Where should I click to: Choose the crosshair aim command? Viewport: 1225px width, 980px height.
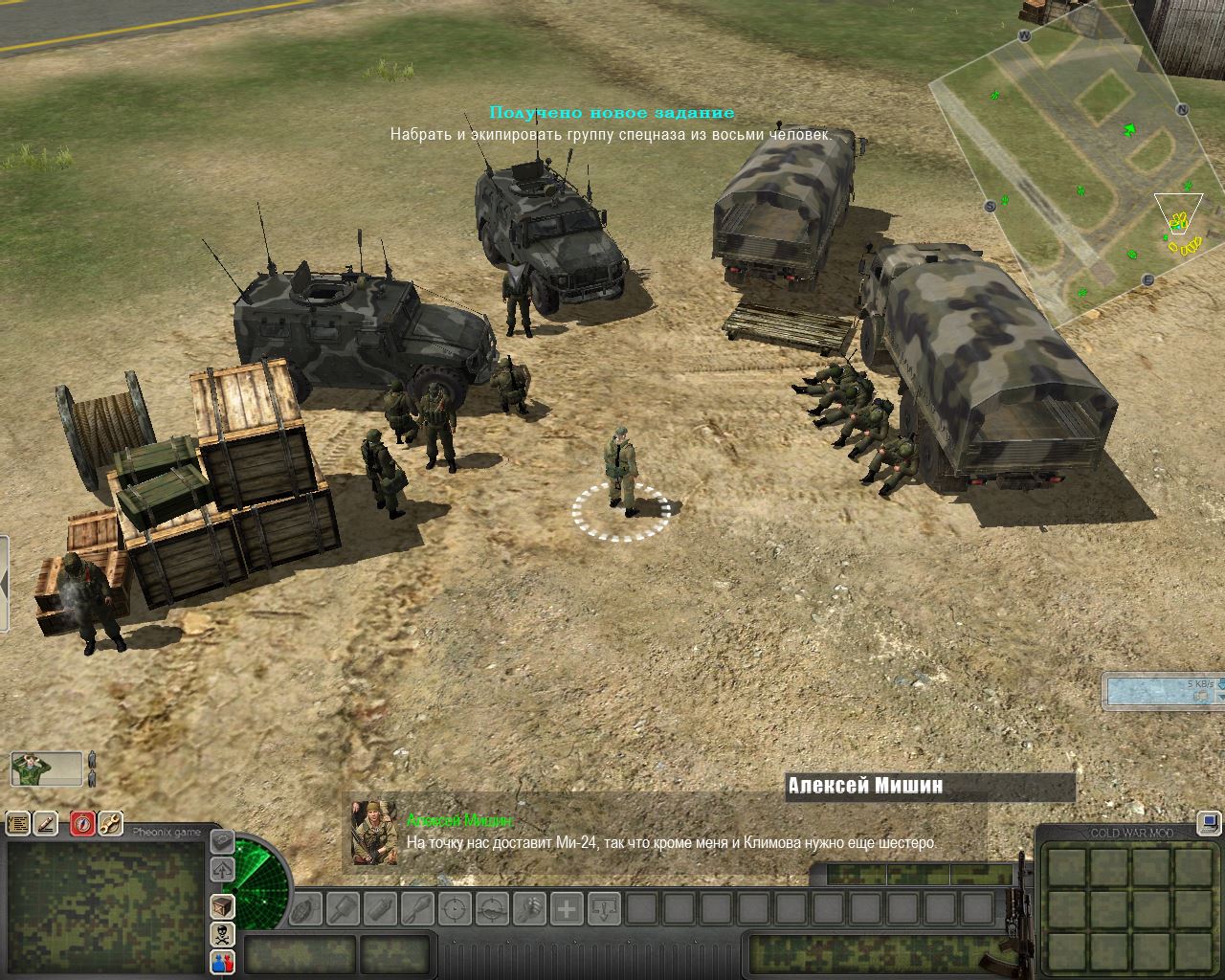click(x=456, y=908)
